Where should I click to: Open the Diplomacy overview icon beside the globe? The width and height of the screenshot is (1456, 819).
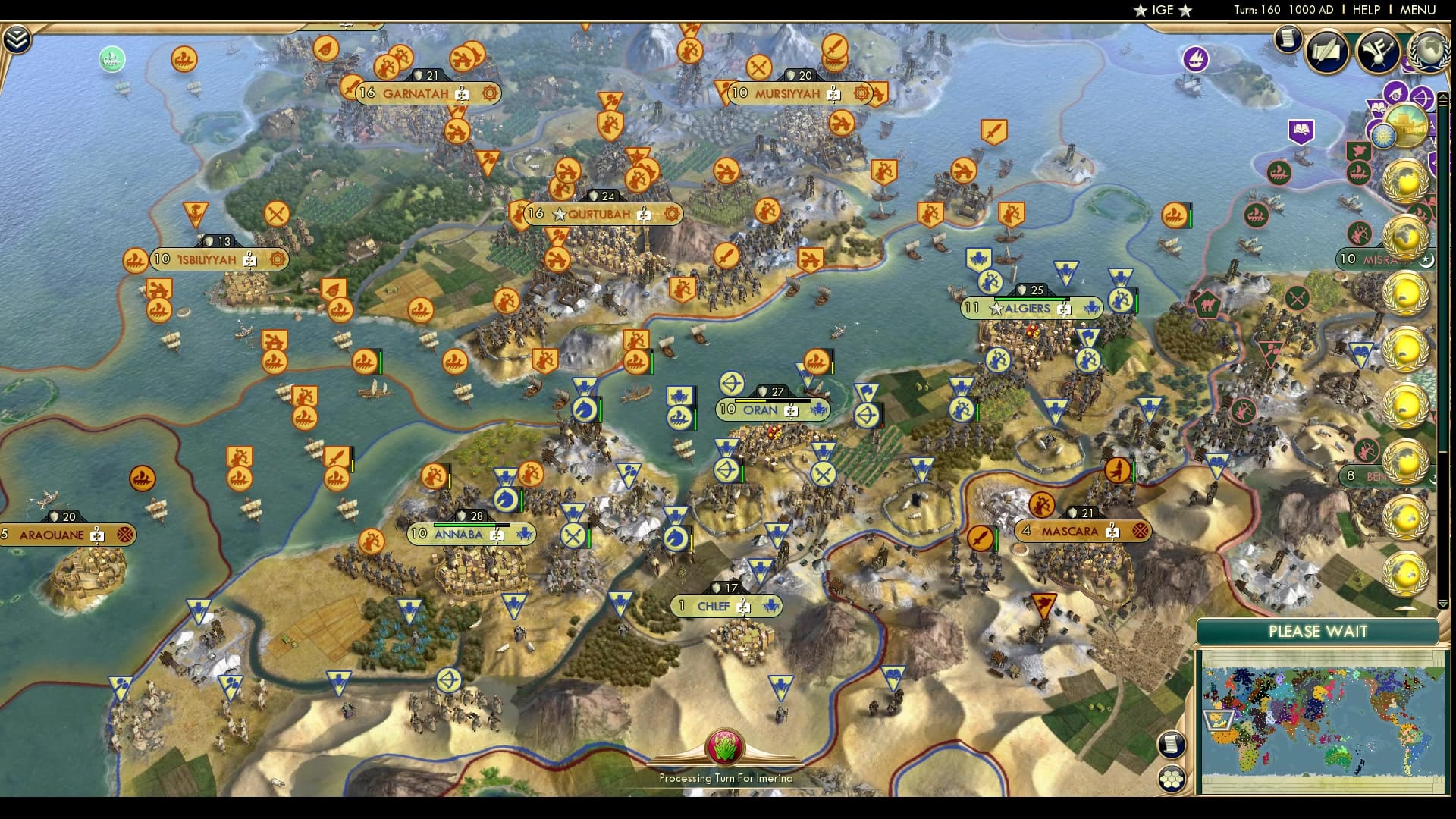1380,52
